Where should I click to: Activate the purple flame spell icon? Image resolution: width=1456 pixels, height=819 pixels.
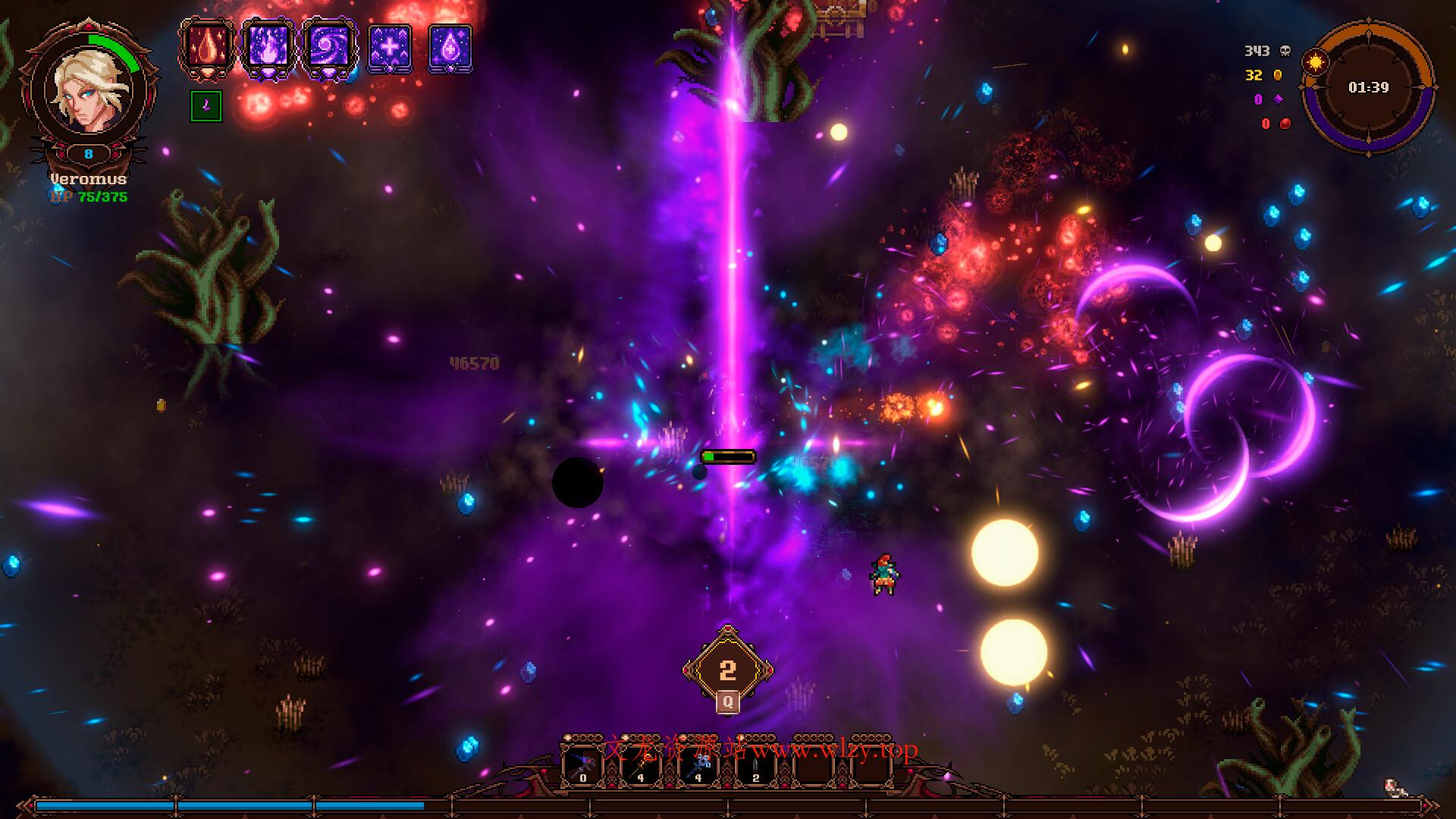(268, 48)
